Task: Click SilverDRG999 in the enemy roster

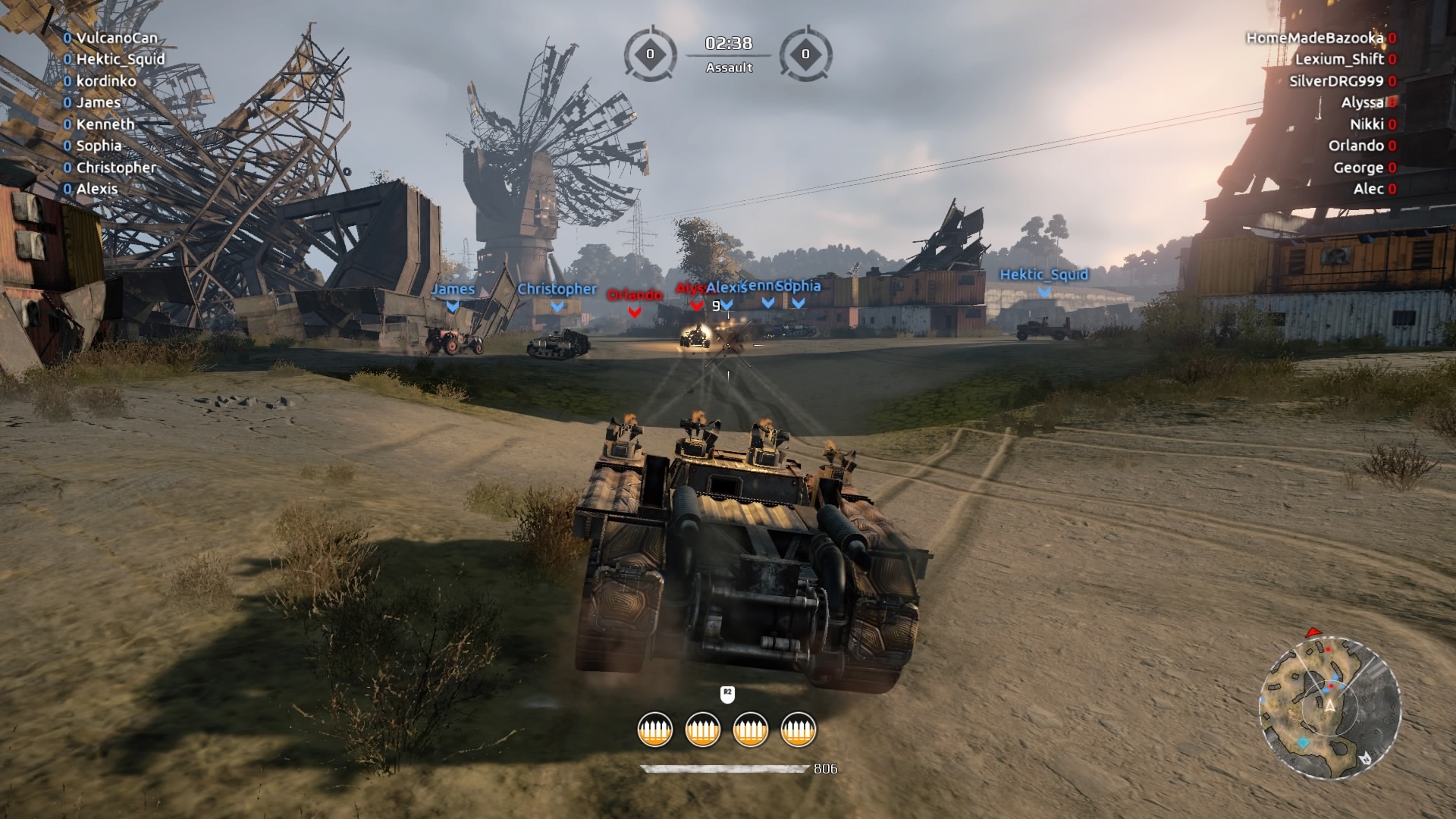Action: click(x=1336, y=81)
